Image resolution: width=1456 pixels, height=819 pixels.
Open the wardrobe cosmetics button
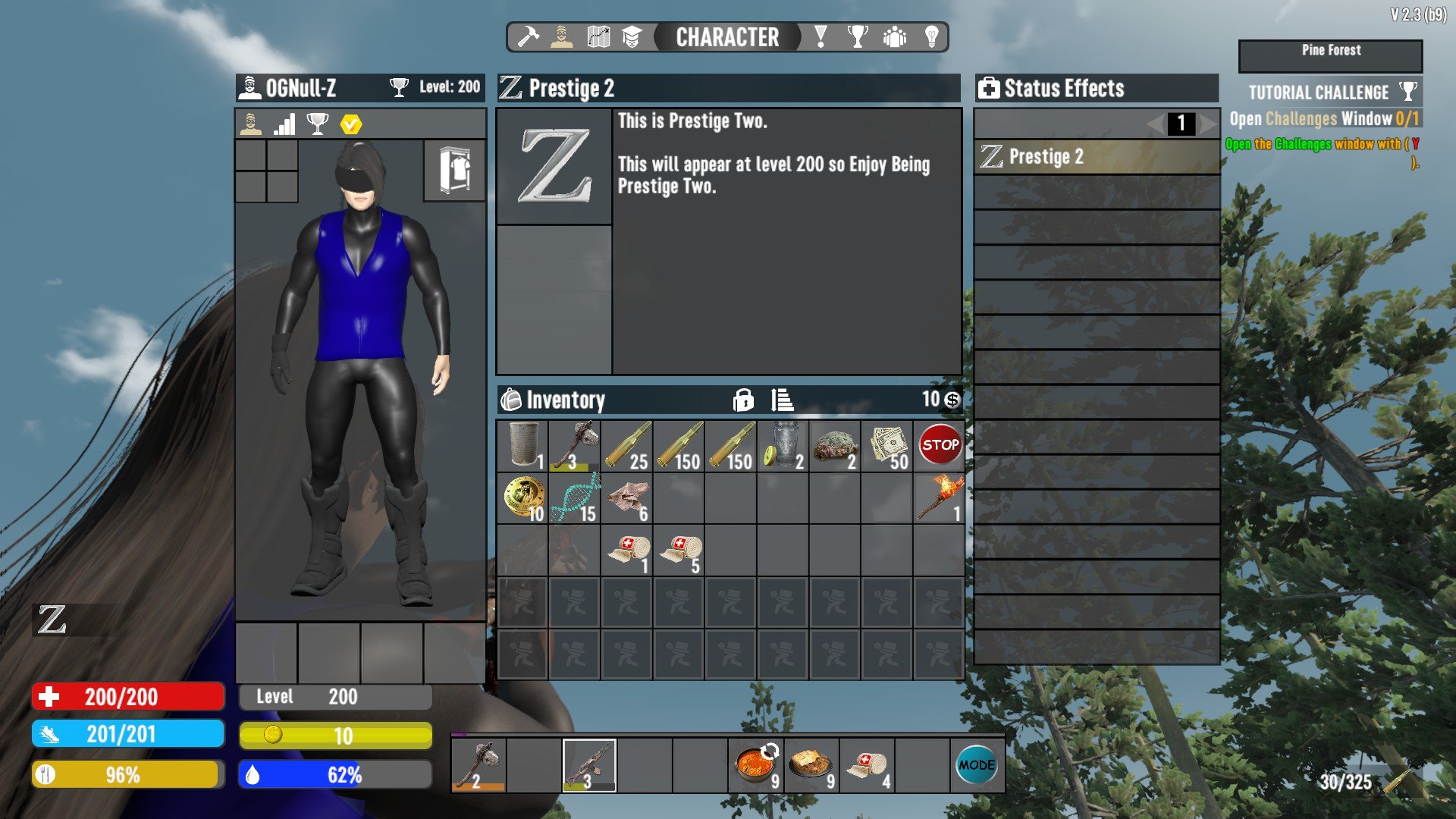[454, 171]
